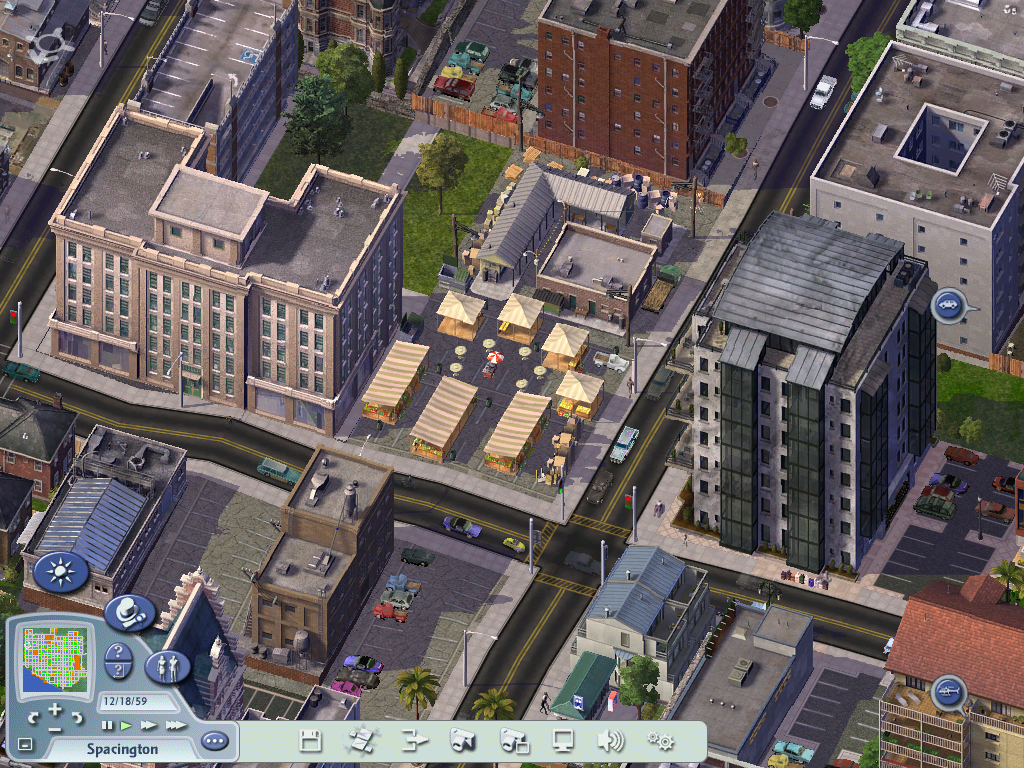Open the three-dots options button

point(214,741)
